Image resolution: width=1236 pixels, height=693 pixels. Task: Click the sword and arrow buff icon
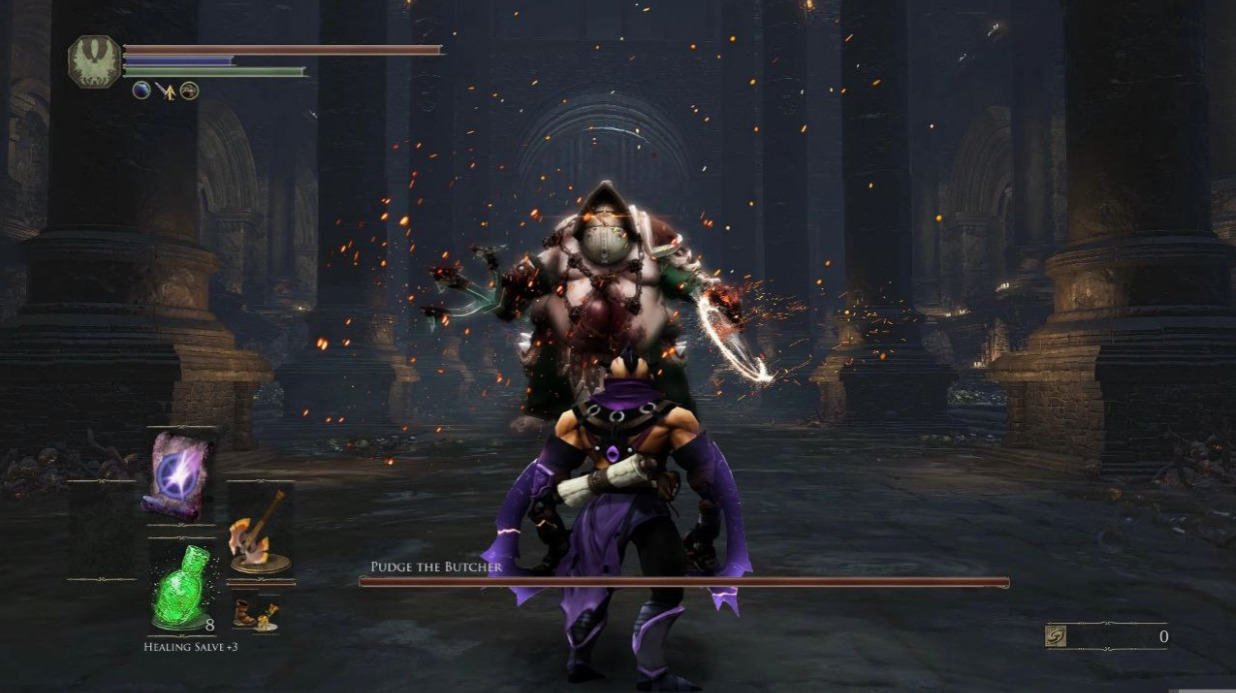point(166,91)
